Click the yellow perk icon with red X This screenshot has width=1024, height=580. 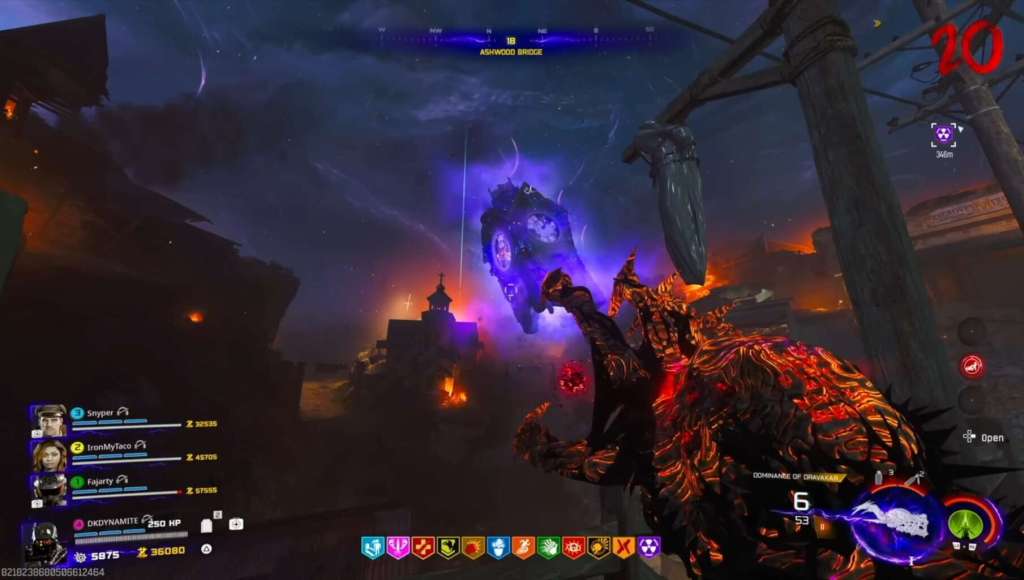tap(623, 547)
